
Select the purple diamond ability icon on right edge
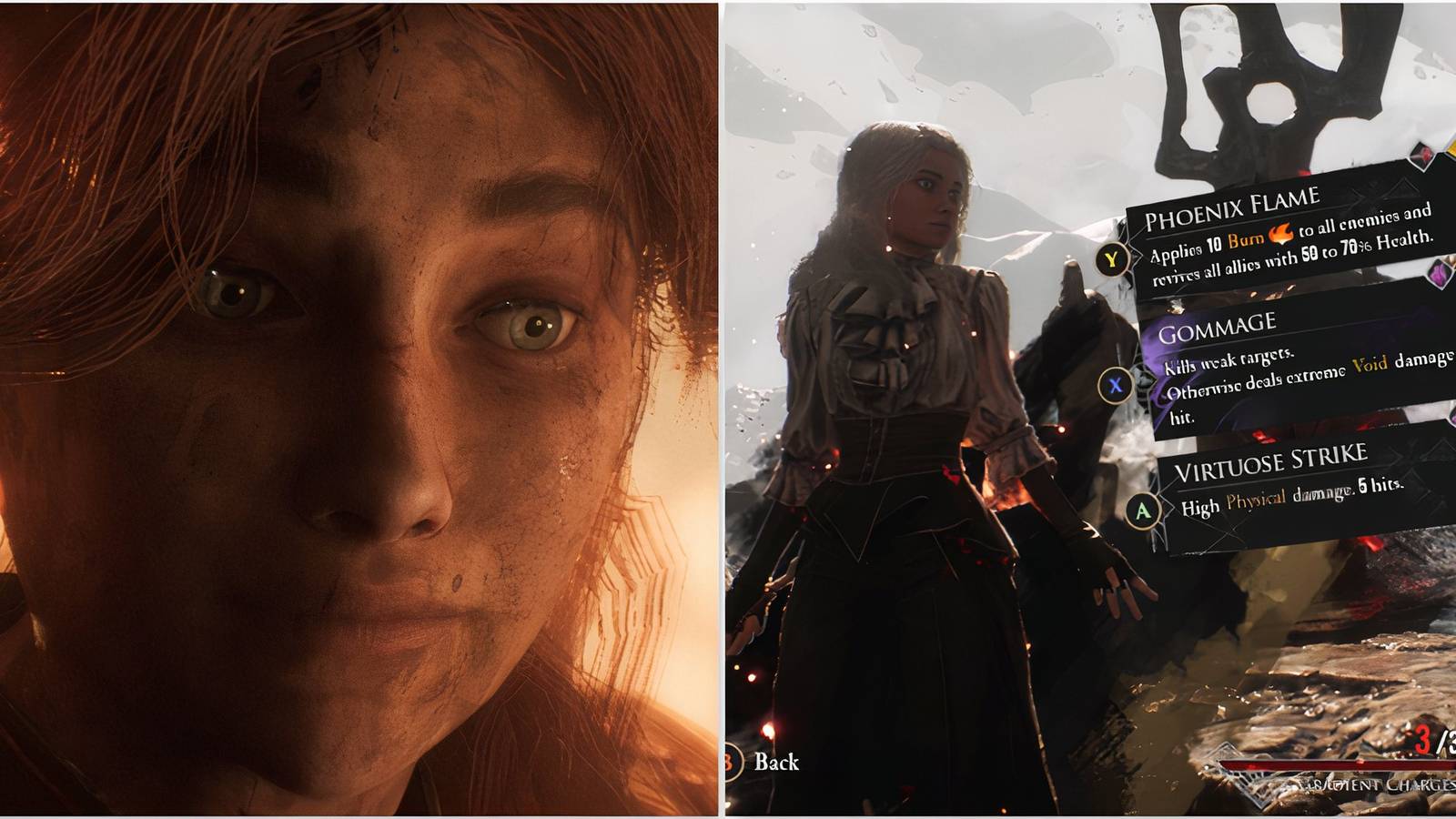point(1440,273)
